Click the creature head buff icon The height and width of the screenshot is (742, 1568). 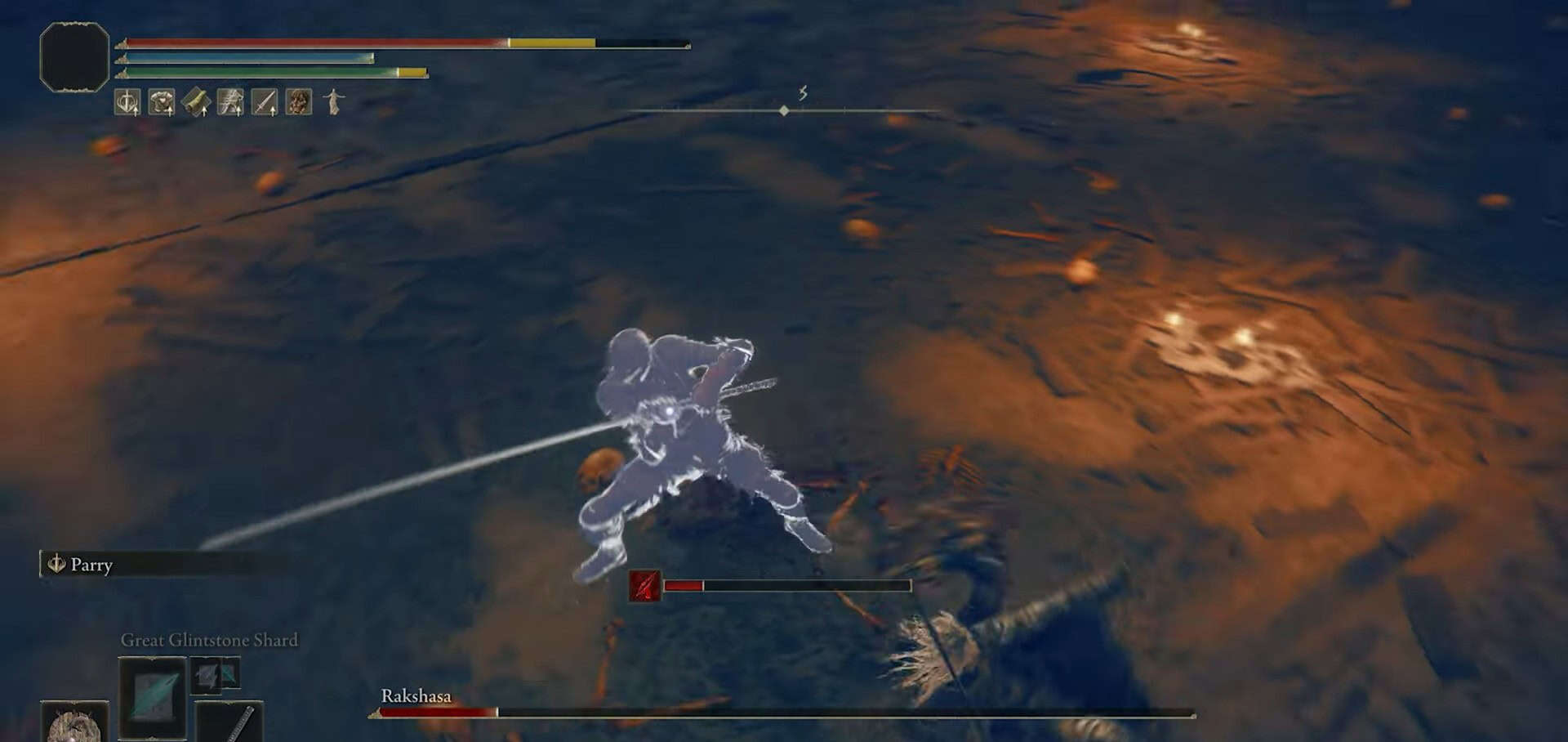pos(299,103)
